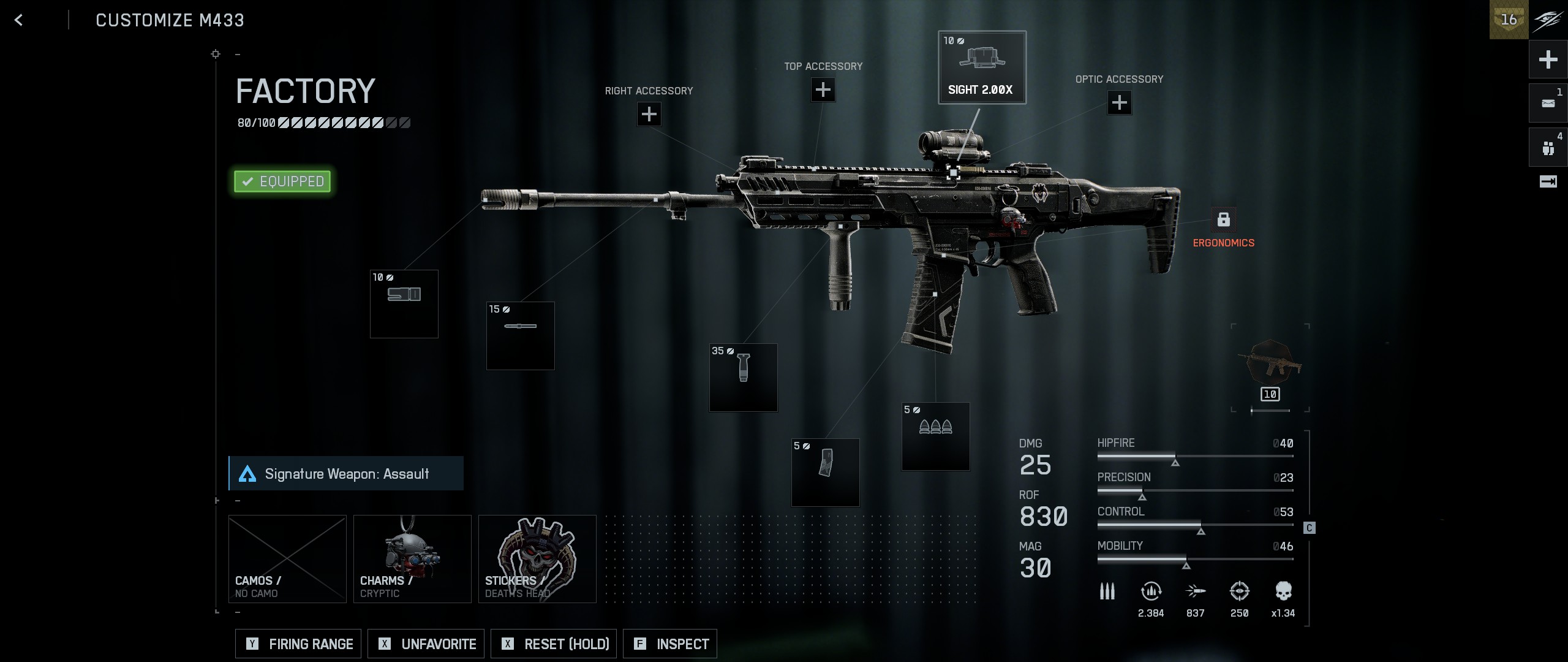Open the Charms Cryptic tile
The width and height of the screenshot is (1568, 662).
pos(412,559)
